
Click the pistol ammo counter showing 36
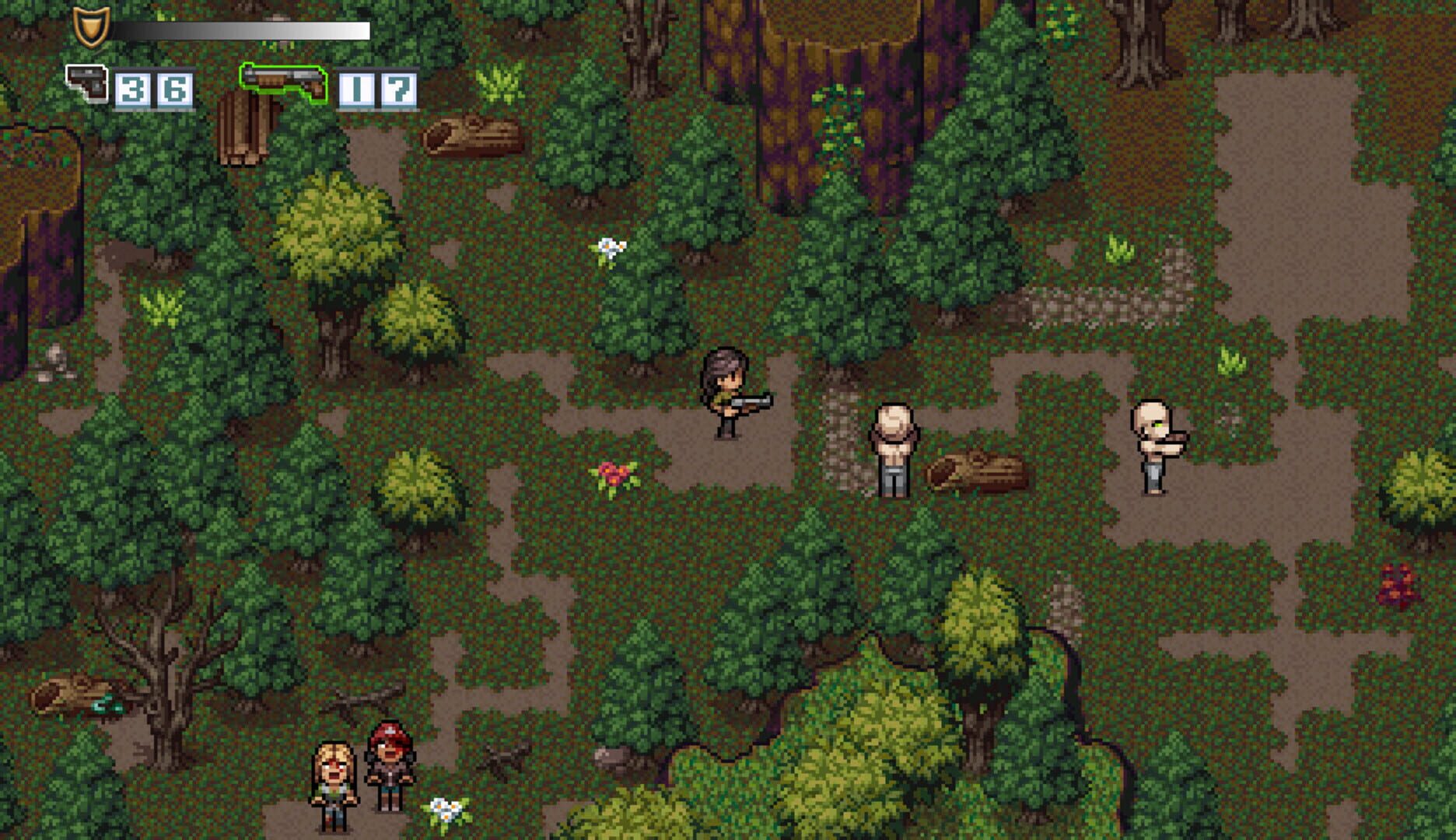[x=152, y=87]
